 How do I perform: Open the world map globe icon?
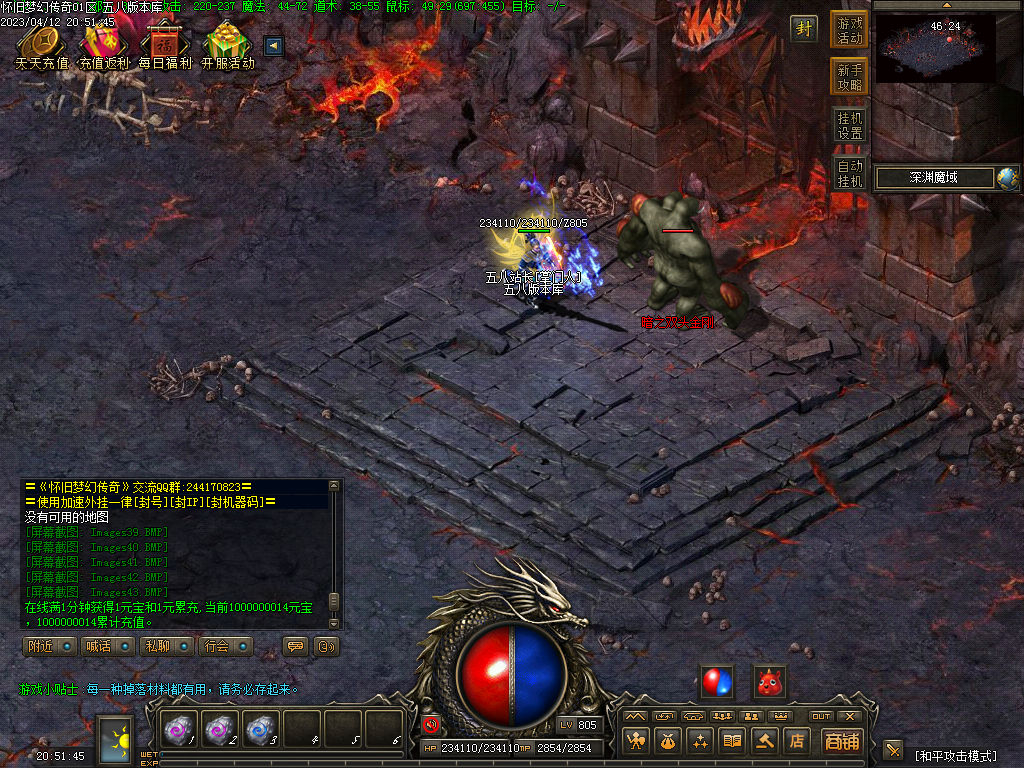[x=1007, y=178]
